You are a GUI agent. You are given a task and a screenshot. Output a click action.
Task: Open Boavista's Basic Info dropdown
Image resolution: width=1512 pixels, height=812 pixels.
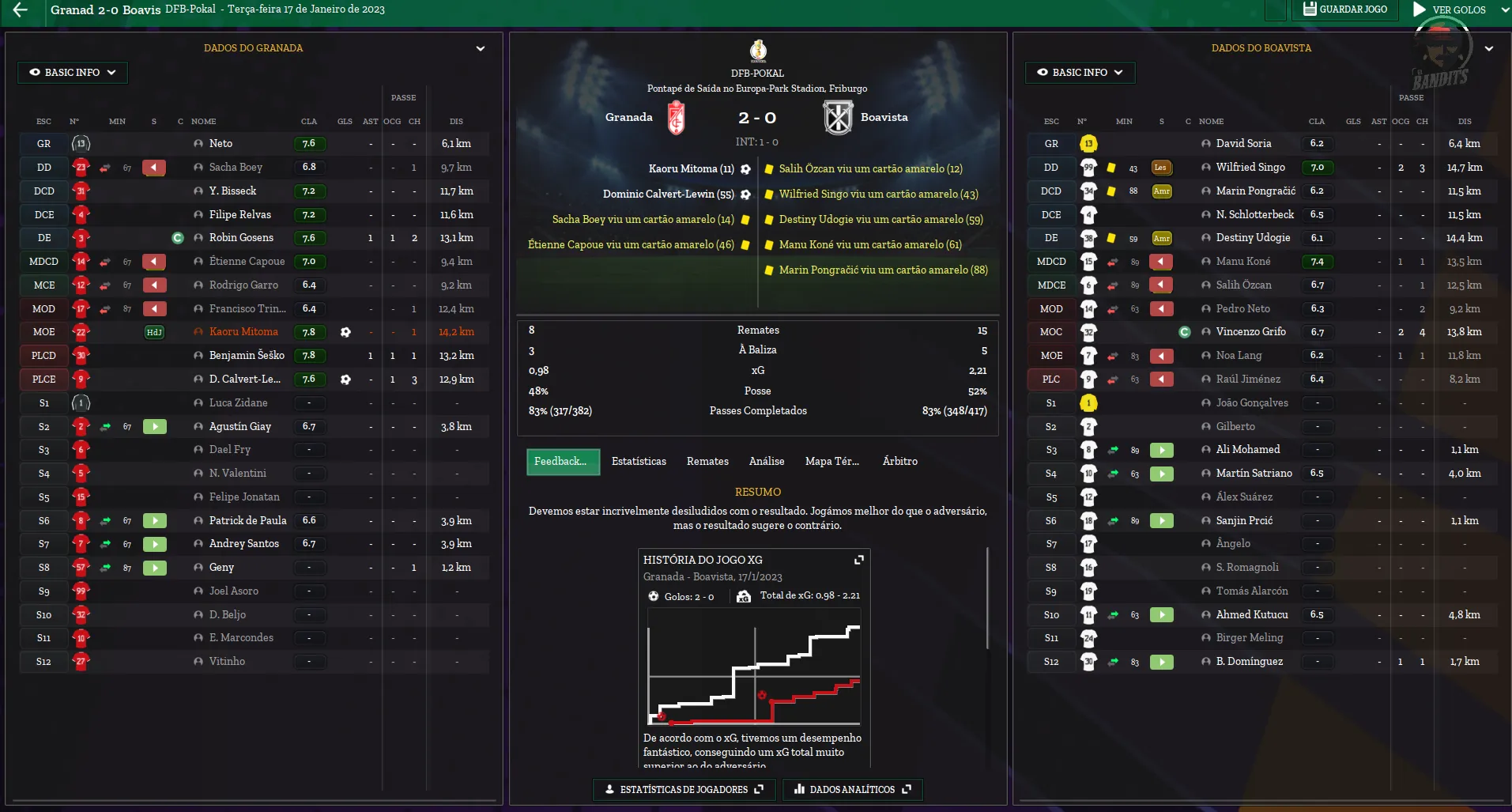(1080, 72)
